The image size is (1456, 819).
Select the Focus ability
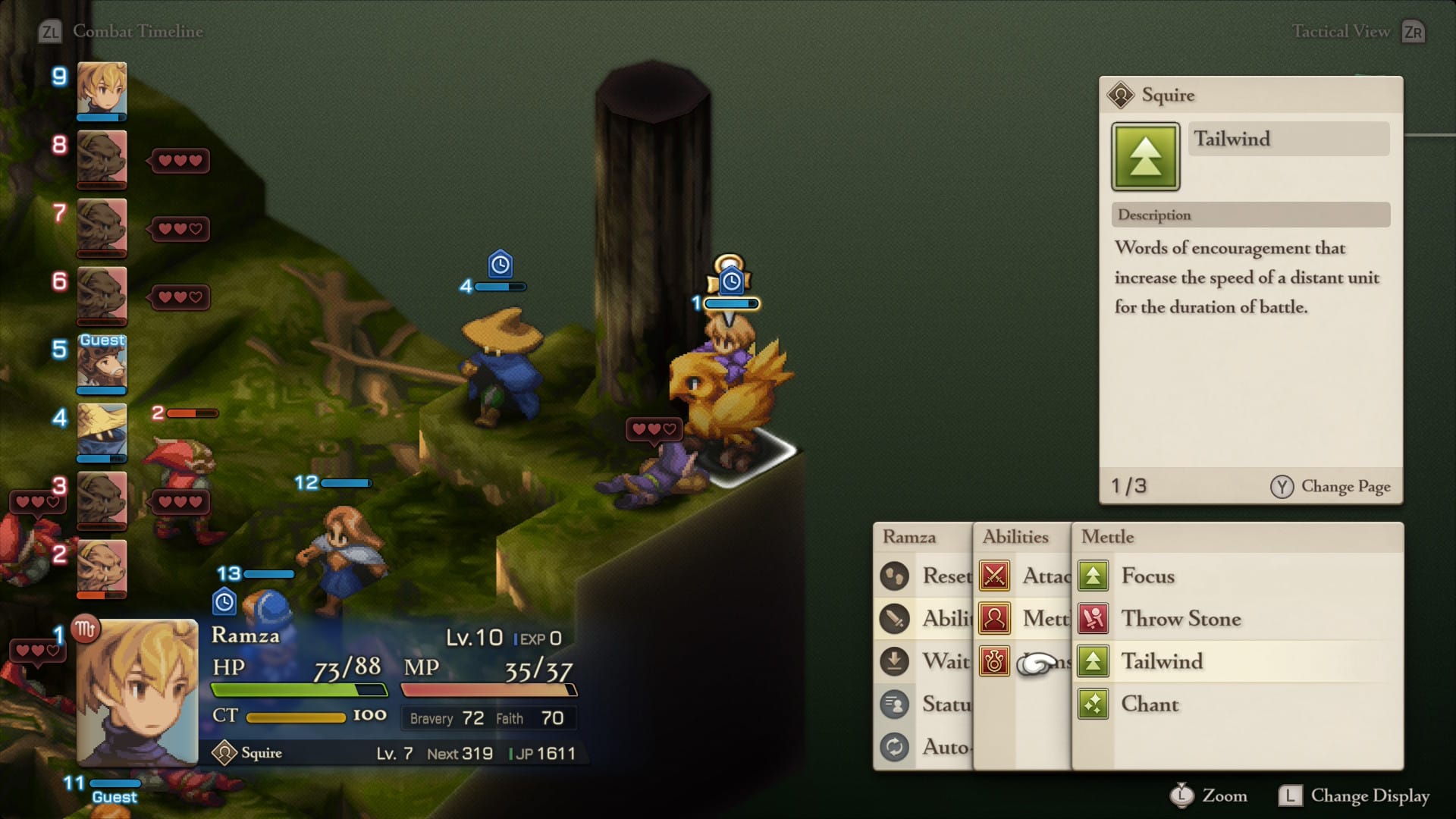1147,576
